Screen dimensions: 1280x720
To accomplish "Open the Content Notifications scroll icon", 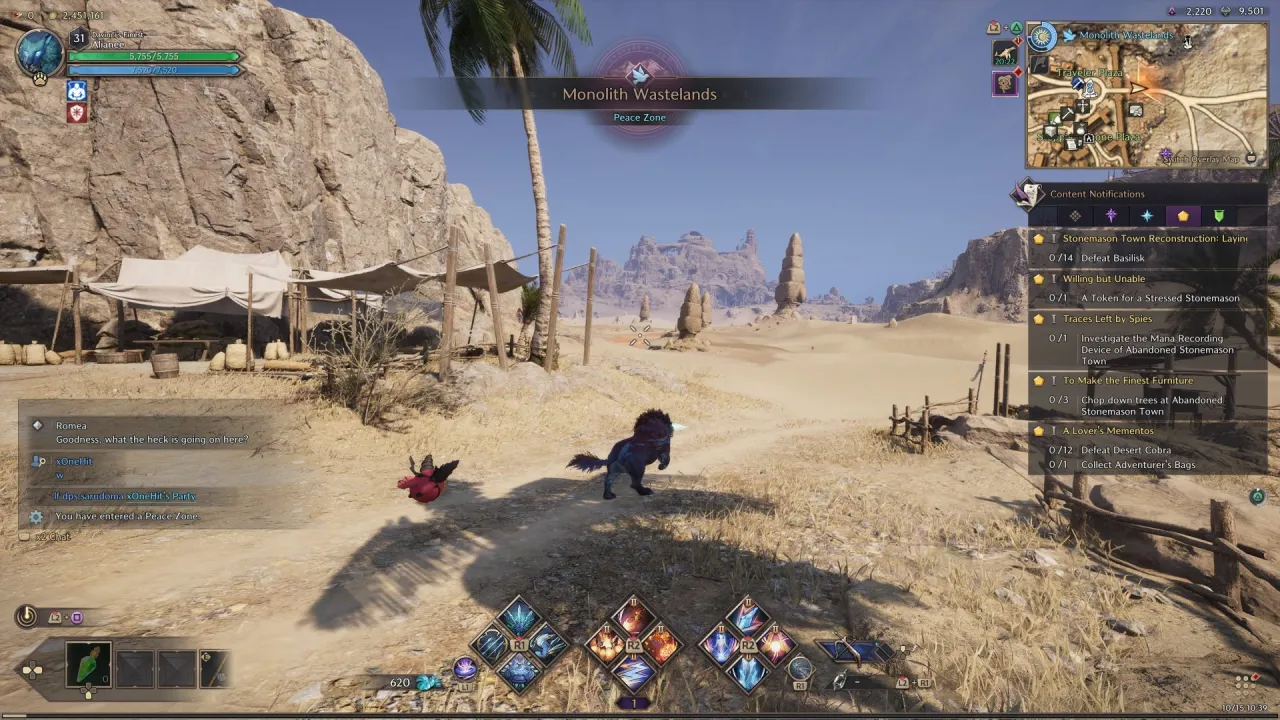I will click(x=1027, y=194).
